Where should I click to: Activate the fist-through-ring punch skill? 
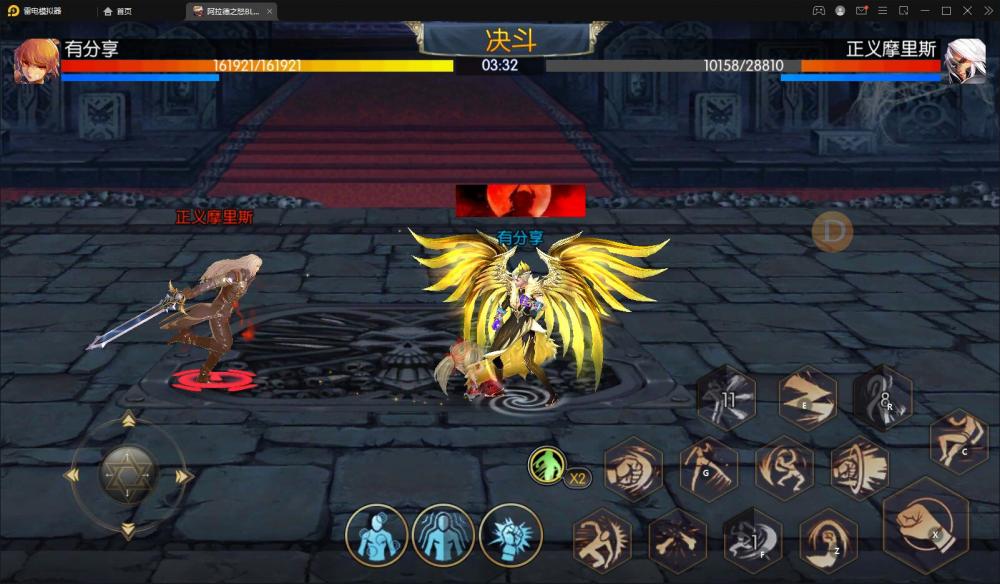point(859,467)
